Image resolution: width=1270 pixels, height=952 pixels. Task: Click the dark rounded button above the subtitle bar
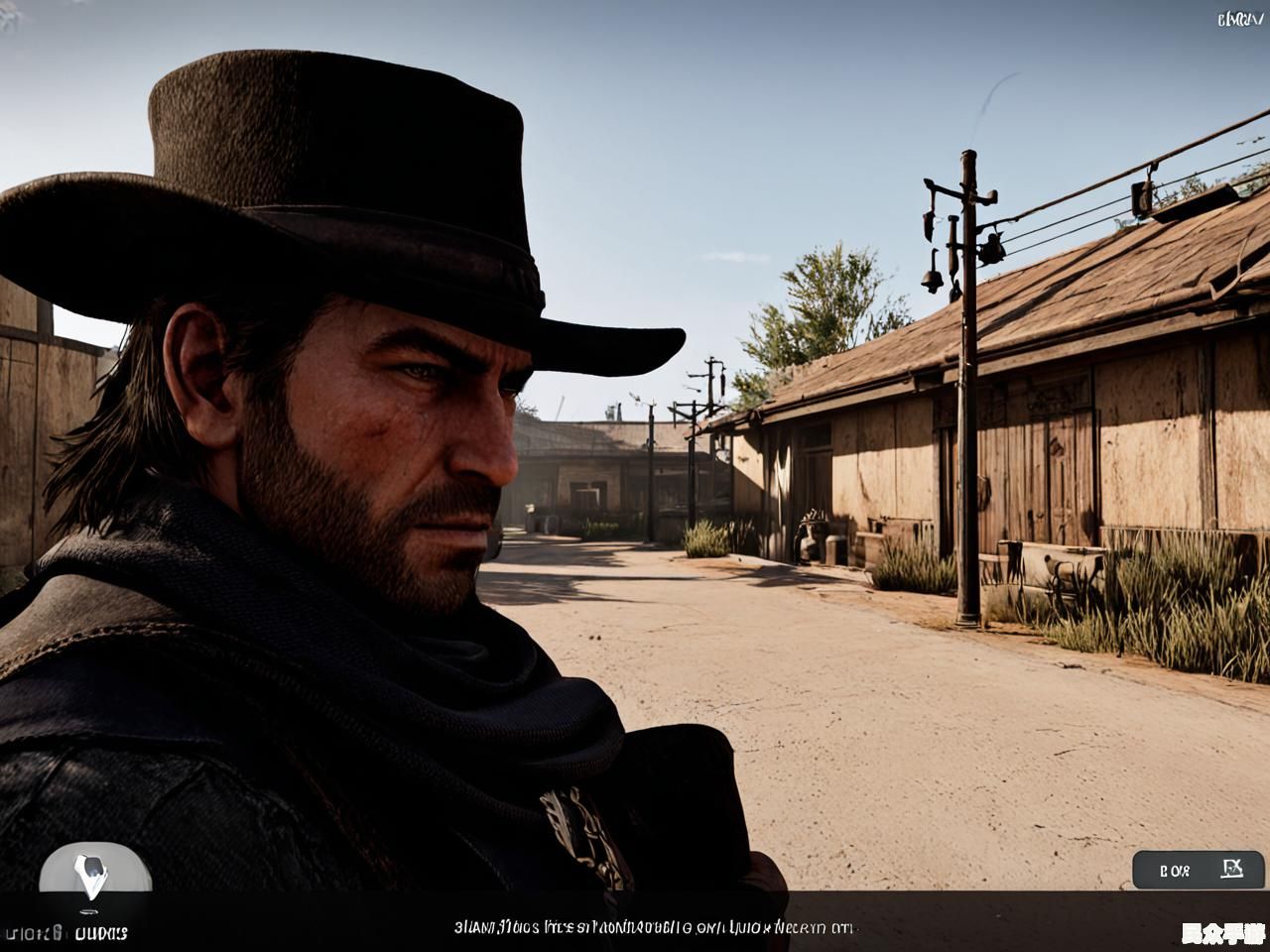[1200, 870]
